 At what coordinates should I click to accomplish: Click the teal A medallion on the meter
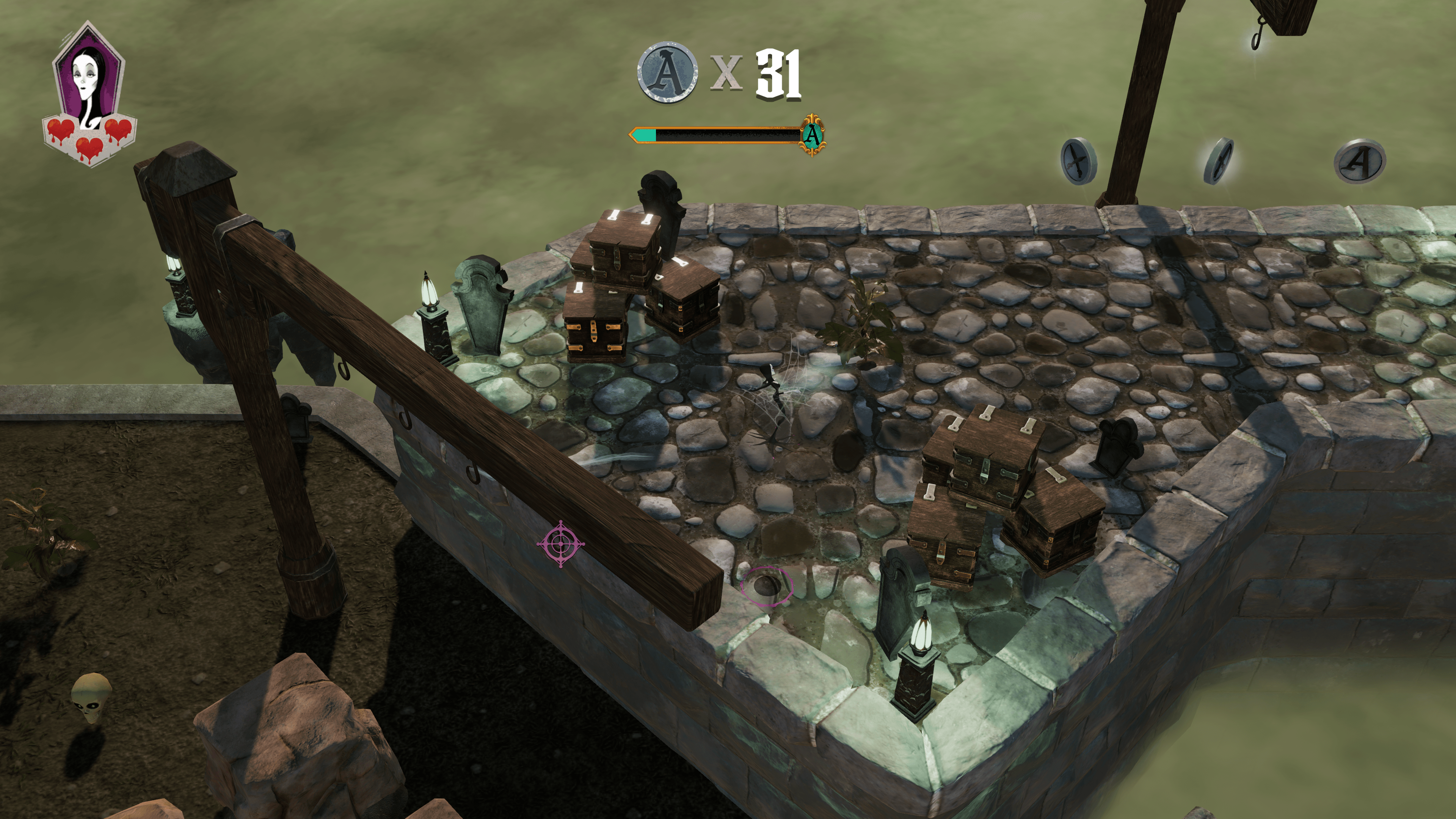point(812,135)
